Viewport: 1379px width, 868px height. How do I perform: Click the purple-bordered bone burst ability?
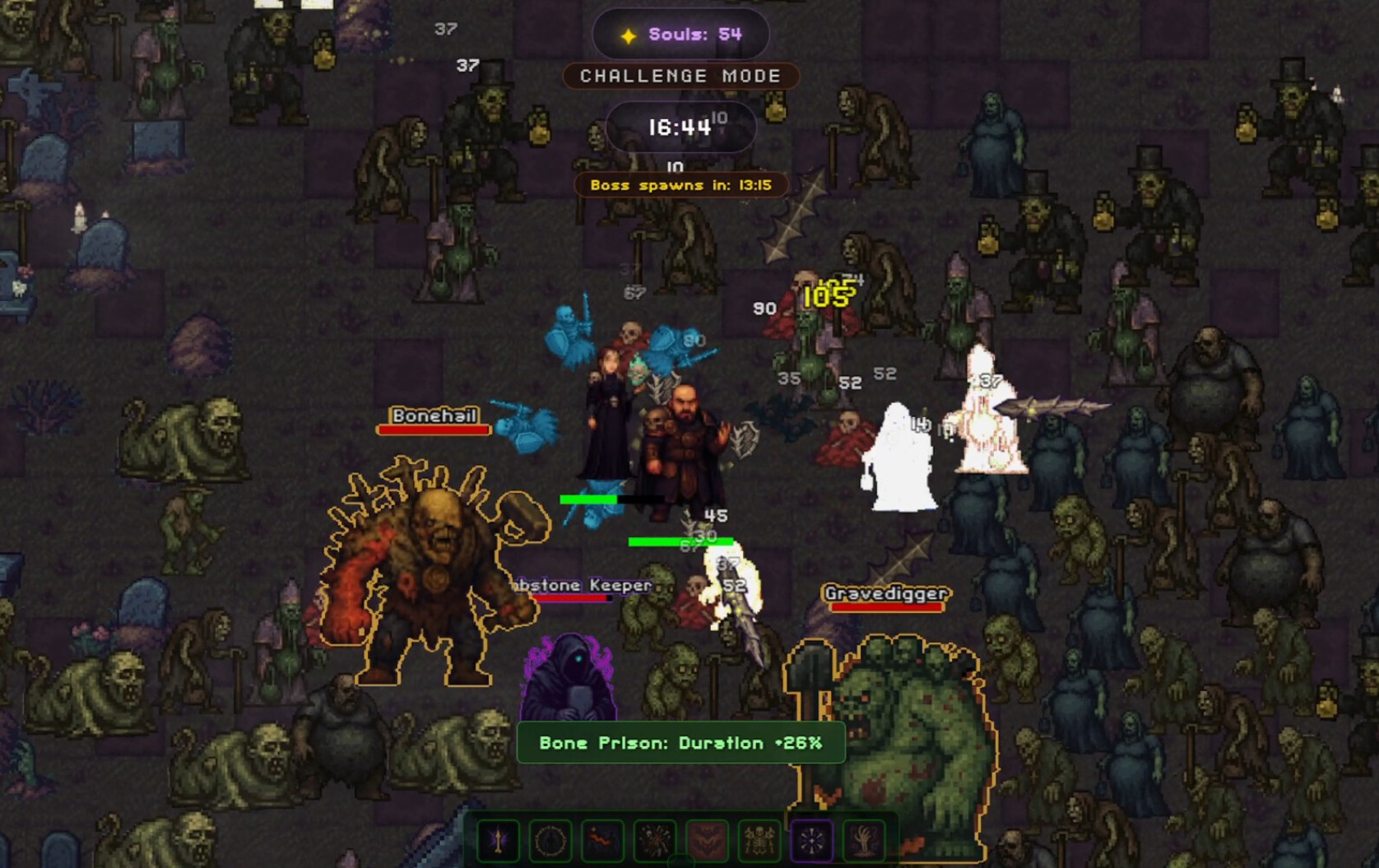click(811, 841)
